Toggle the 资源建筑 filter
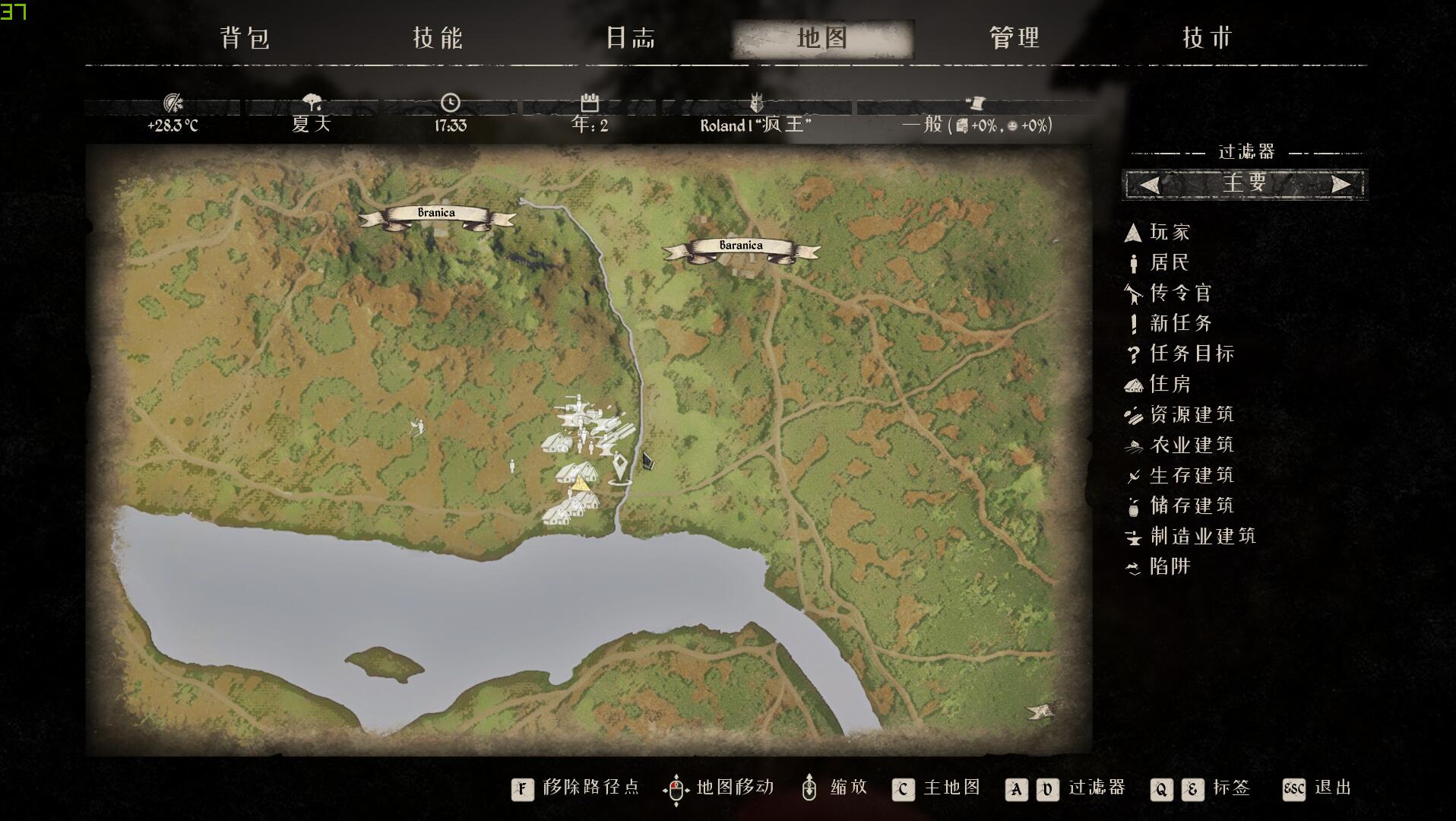This screenshot has height=821, width=1456. click(x=1191, y=415)
